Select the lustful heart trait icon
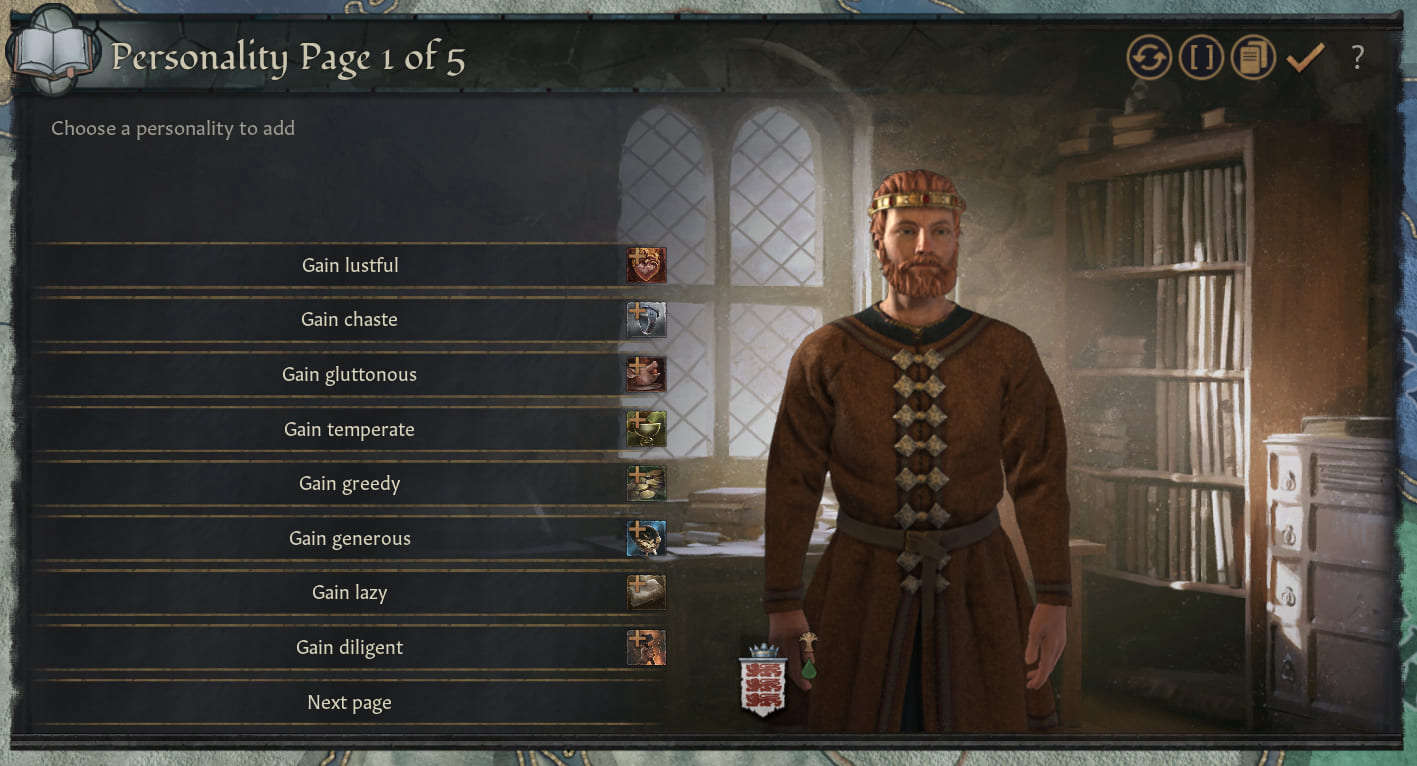Image resolution: width=1417 pixels, height=766 pixels. pyautogui.click(x=646, y=265)
